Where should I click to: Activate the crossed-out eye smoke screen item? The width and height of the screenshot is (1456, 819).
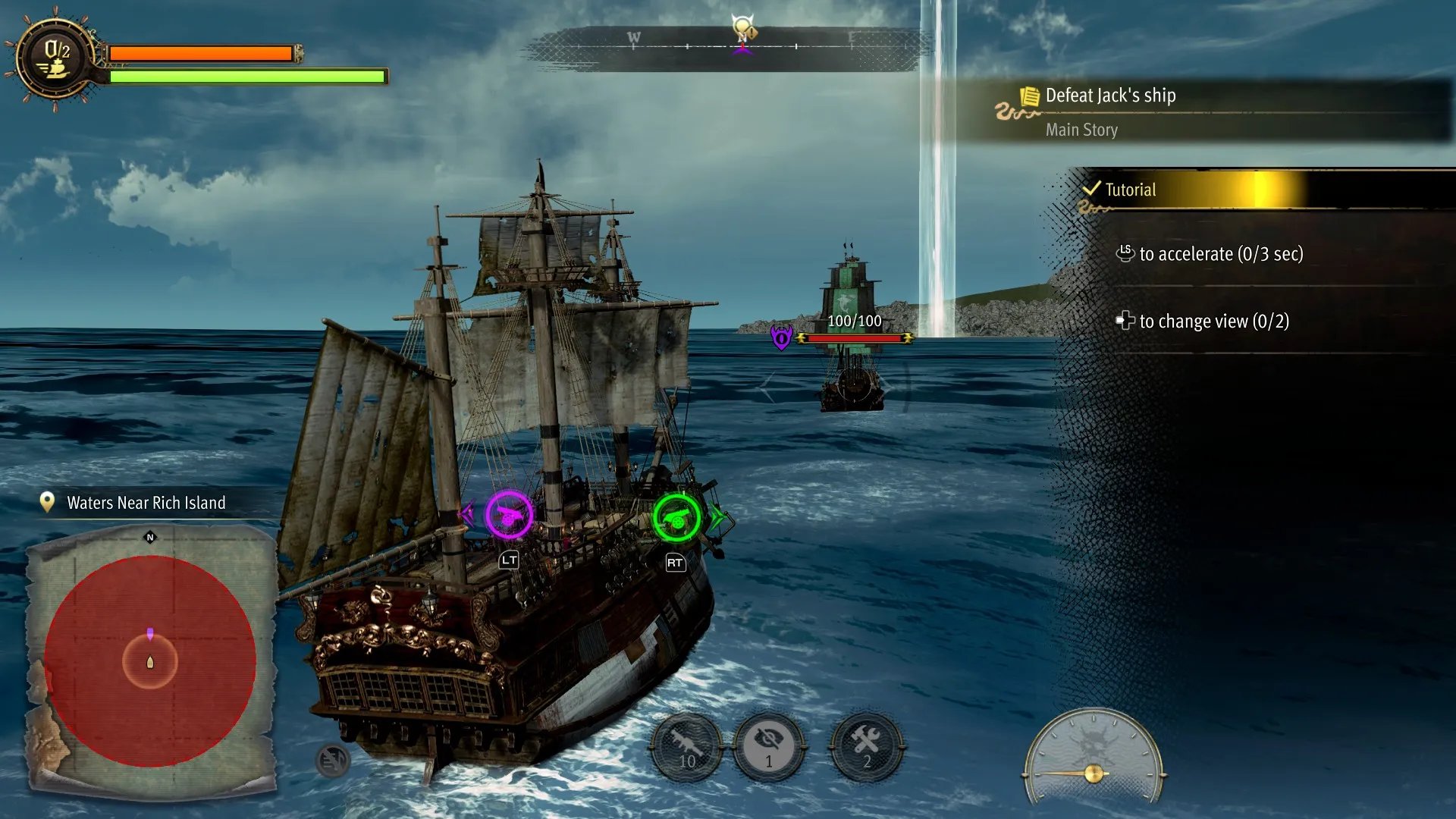(x=769, y=748)
